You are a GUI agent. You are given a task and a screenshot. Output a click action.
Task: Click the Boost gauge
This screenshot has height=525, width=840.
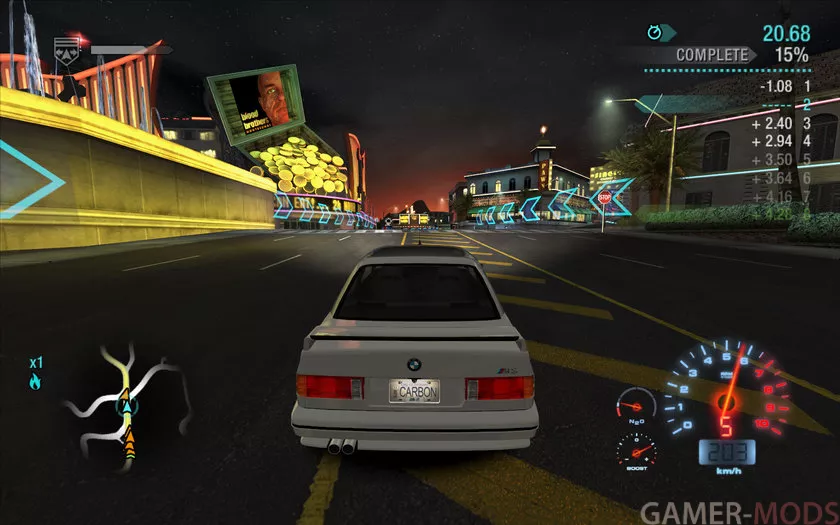click(x=636, y=450)
